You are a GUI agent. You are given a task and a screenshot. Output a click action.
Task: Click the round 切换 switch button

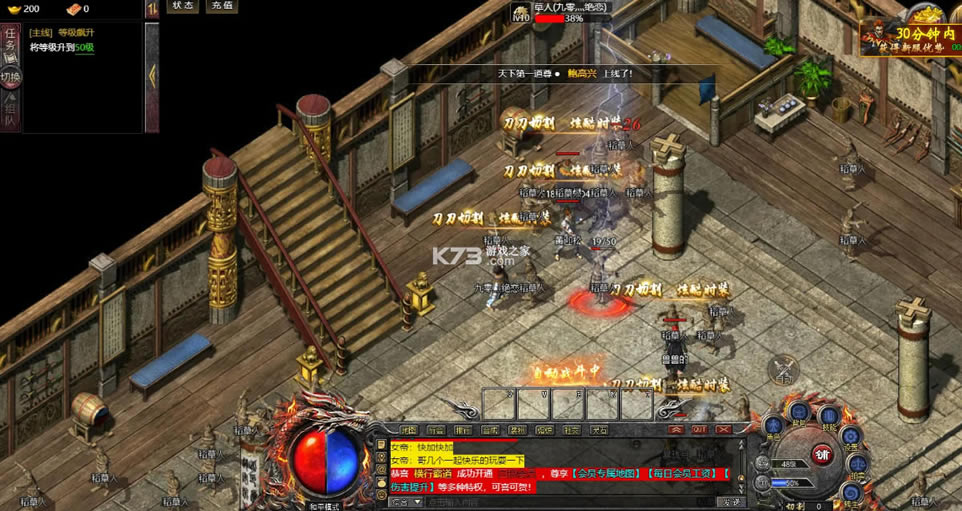(x=10, y=78)
